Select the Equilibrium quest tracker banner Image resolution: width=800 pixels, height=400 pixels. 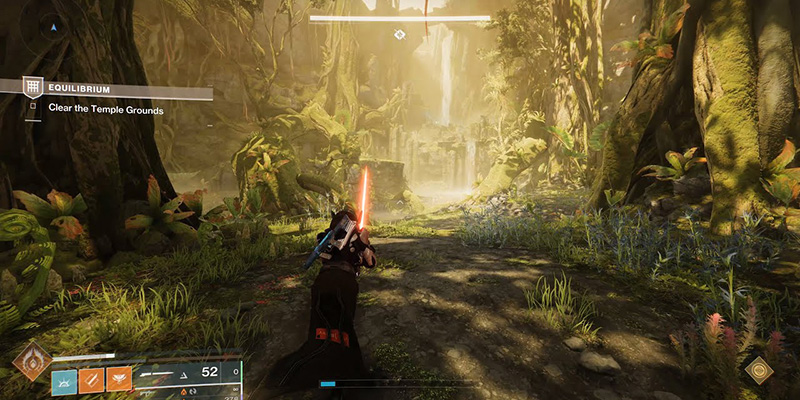coord(110,89)
